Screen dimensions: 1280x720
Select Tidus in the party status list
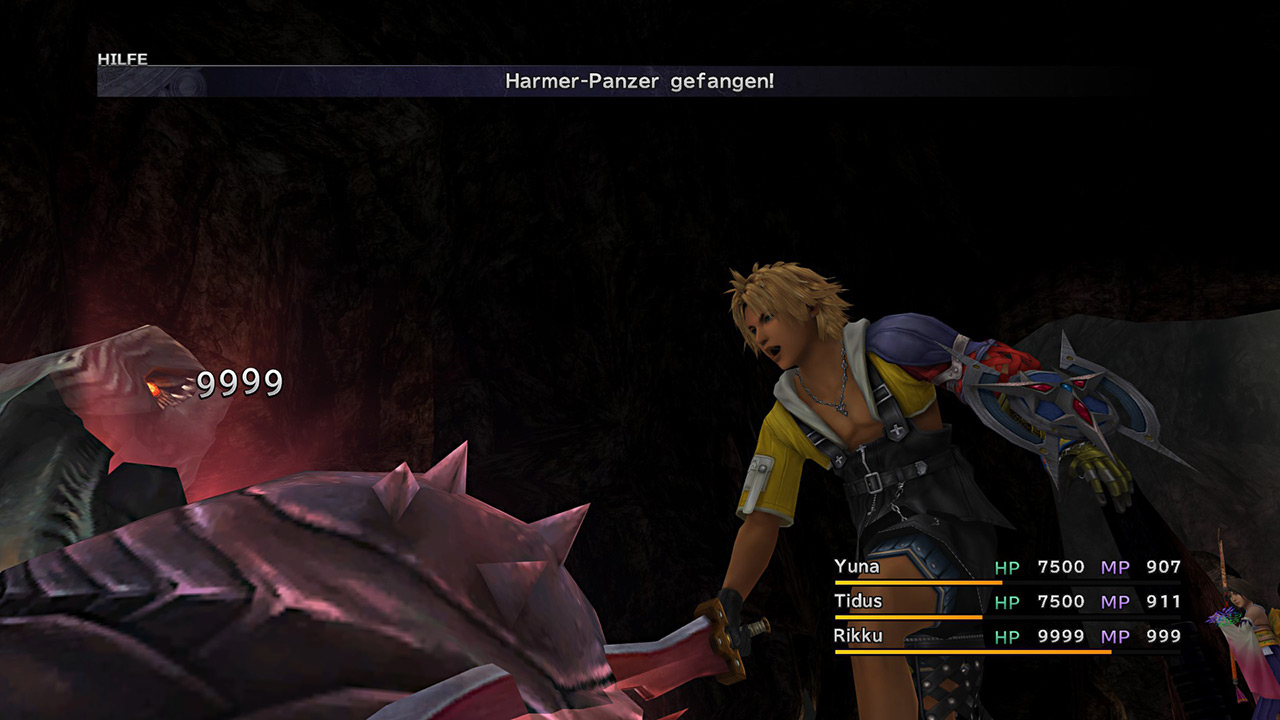(859, 601)
